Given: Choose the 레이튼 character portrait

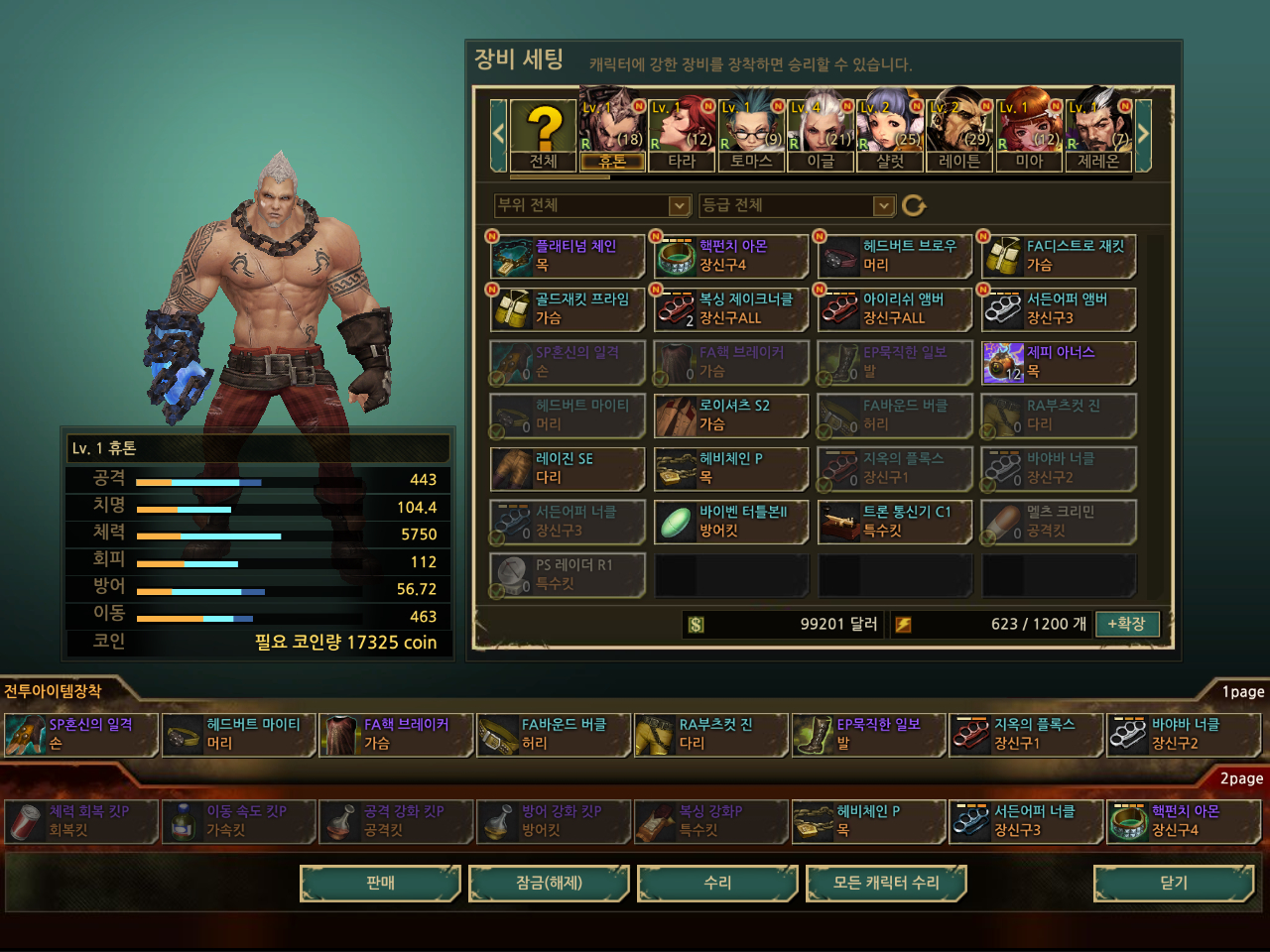Looking at the screenshot, I should click(x=959, y=136).
